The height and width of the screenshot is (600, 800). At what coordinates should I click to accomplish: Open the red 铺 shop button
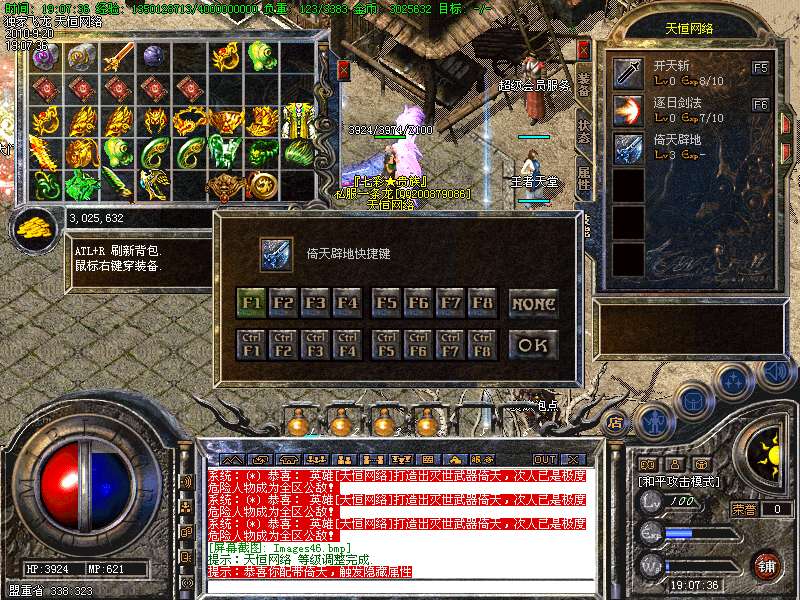[x=766, y=565]
